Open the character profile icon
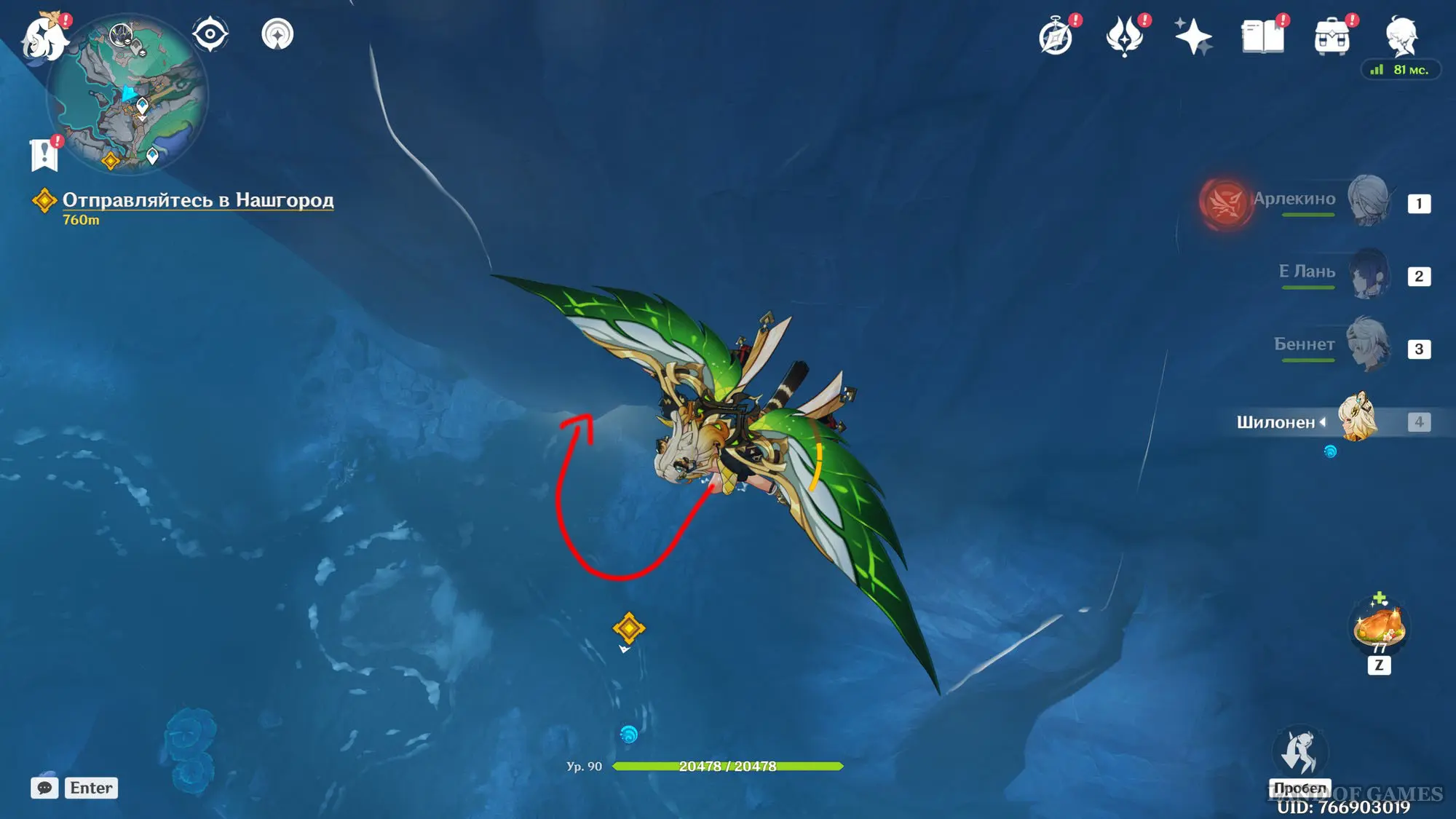Viewport: 1456px width, 819px height. pos(1401,36)
